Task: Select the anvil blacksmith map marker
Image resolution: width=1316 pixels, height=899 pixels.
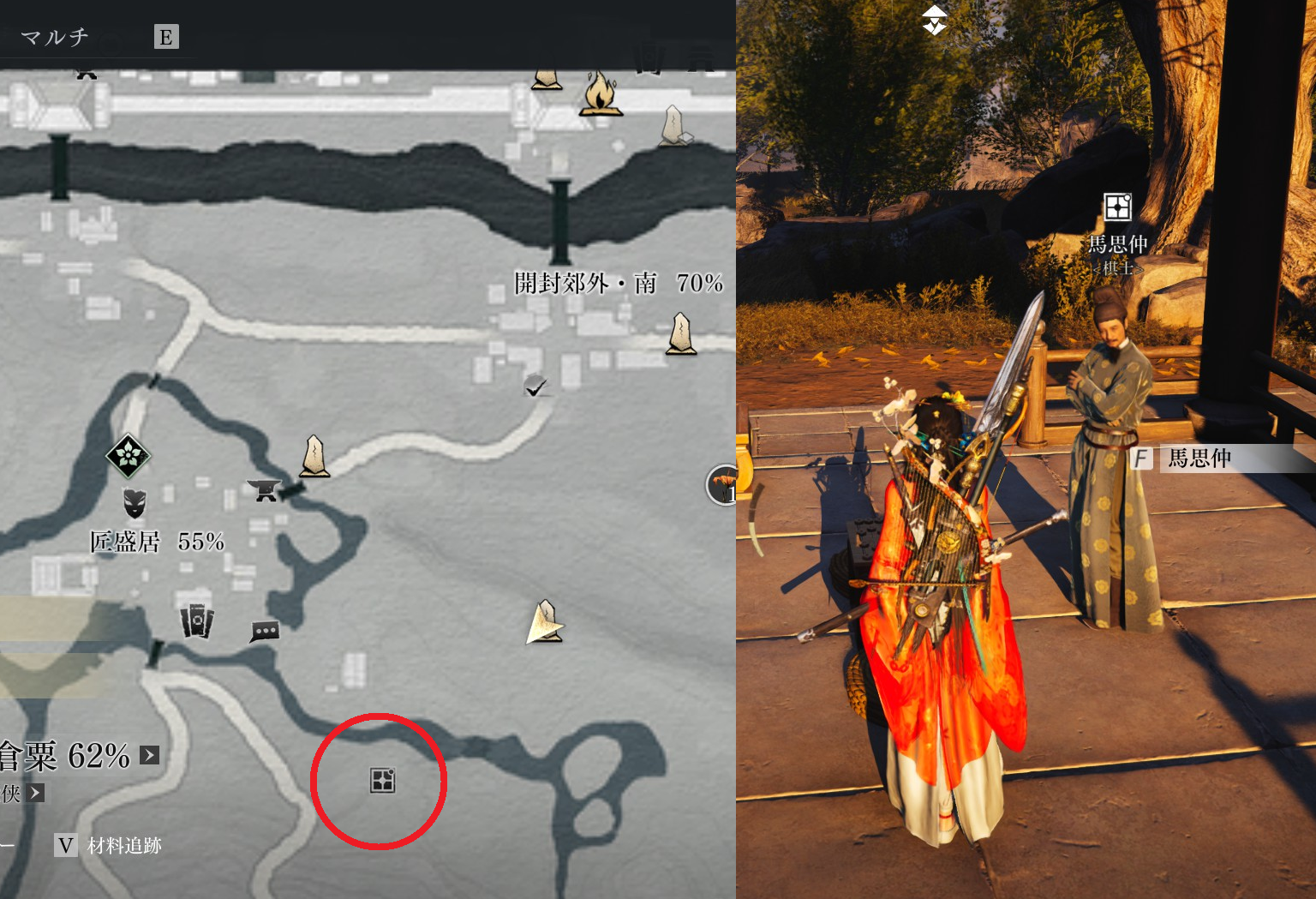Action: pos(264,490)
